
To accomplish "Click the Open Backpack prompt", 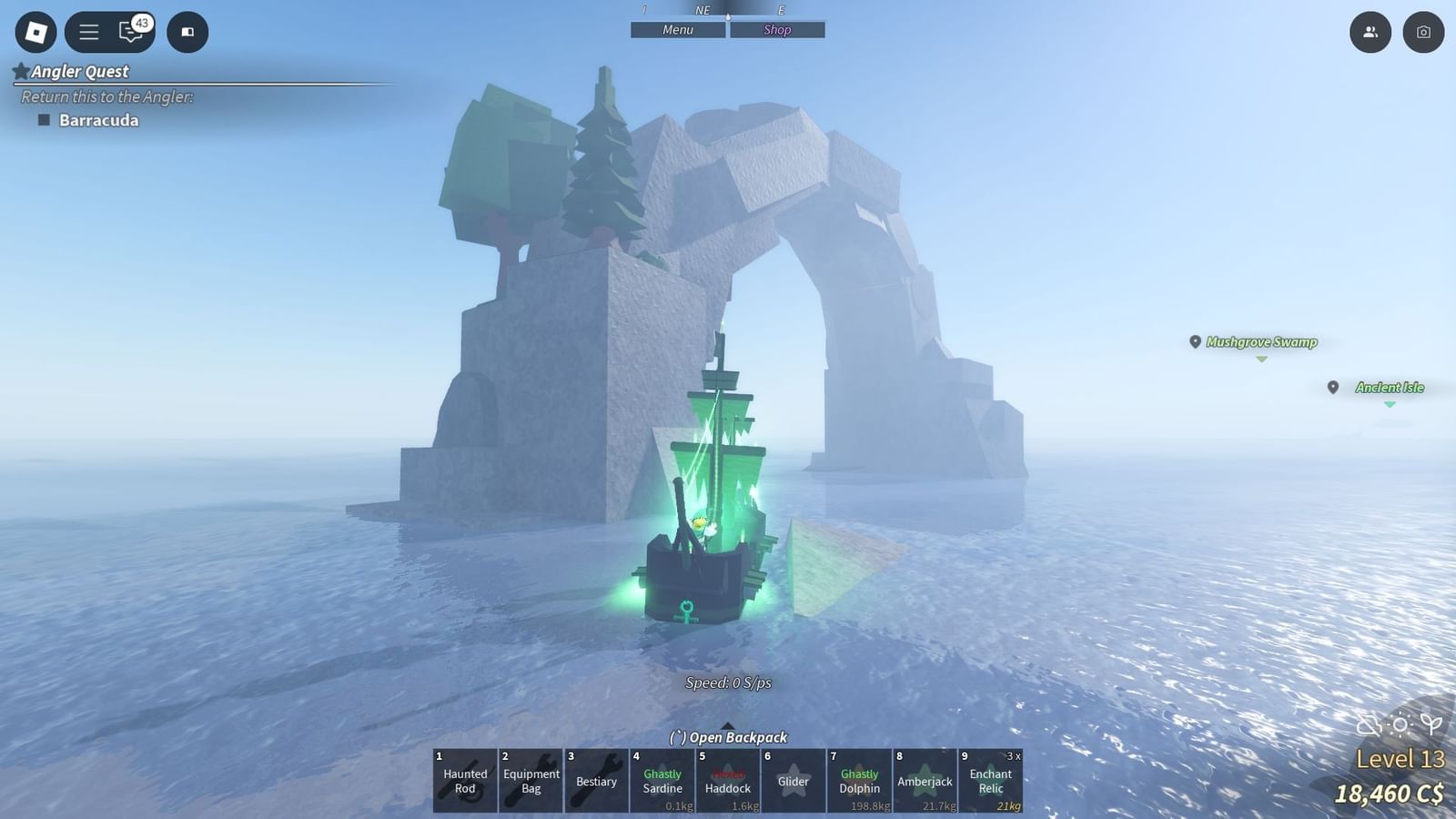I will point(728,737).
